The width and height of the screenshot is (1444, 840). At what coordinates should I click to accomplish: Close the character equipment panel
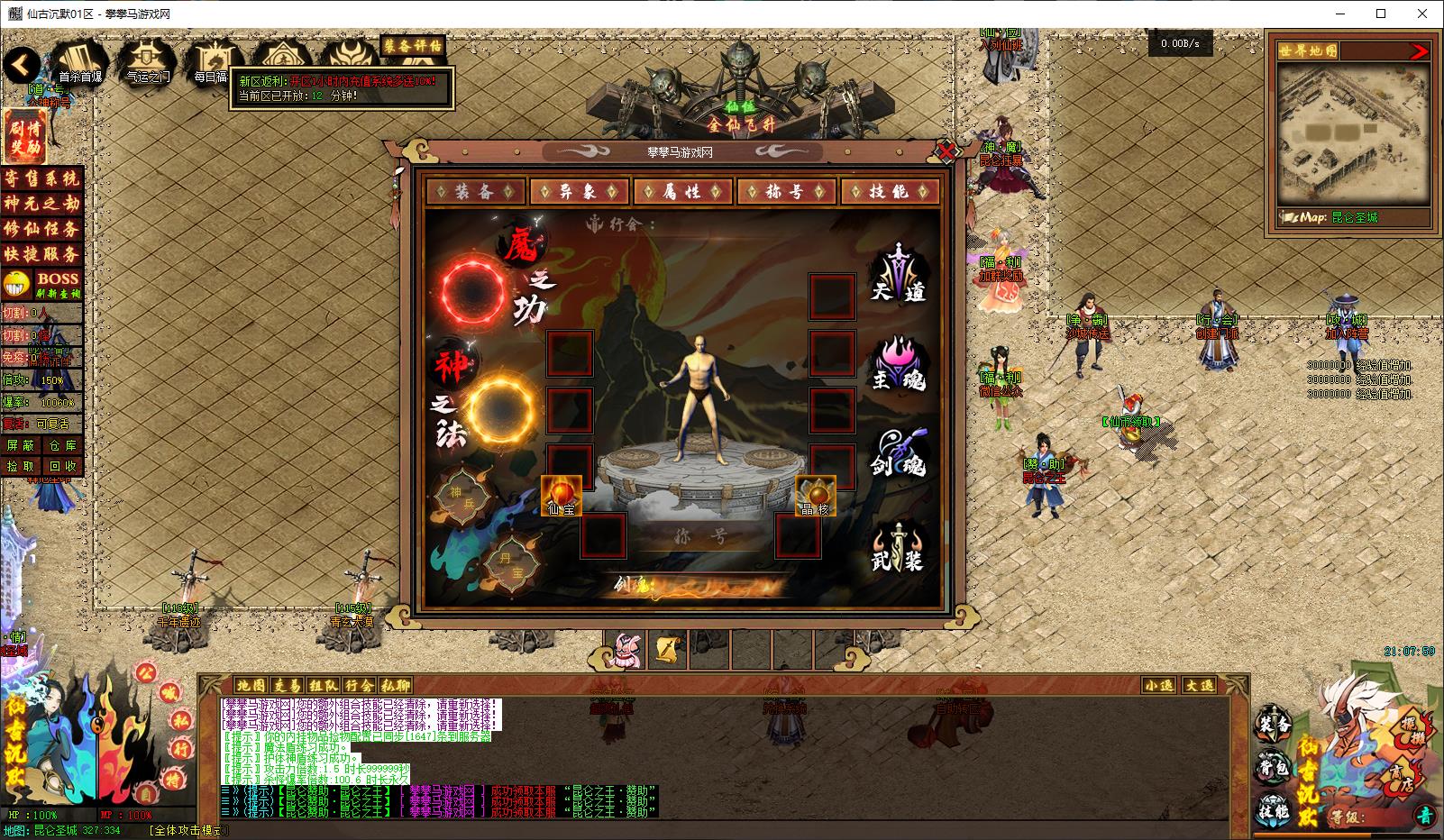pyautogui.click(x=946, y=151)
